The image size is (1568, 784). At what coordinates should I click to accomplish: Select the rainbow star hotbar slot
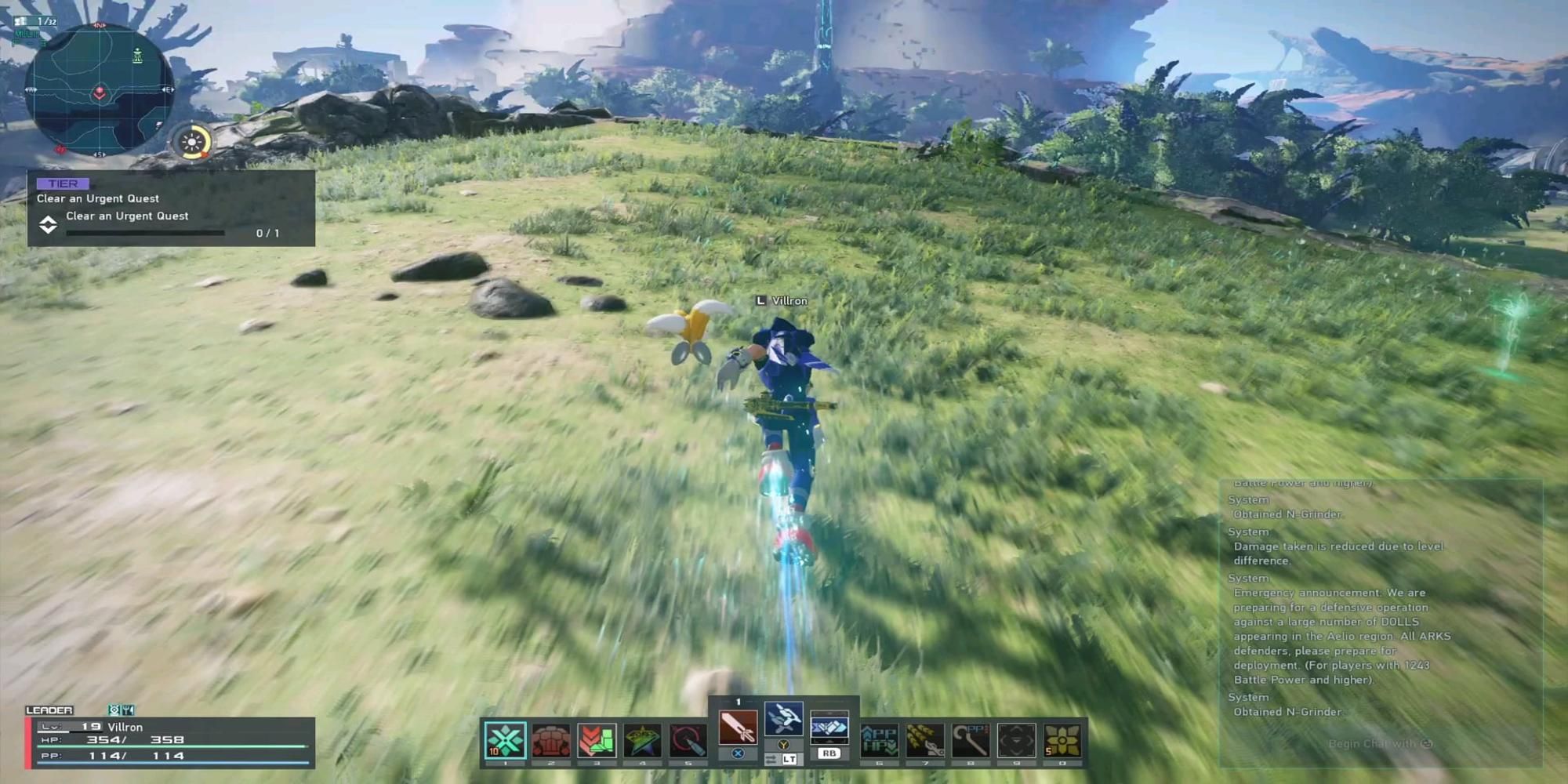pos(642,740)
